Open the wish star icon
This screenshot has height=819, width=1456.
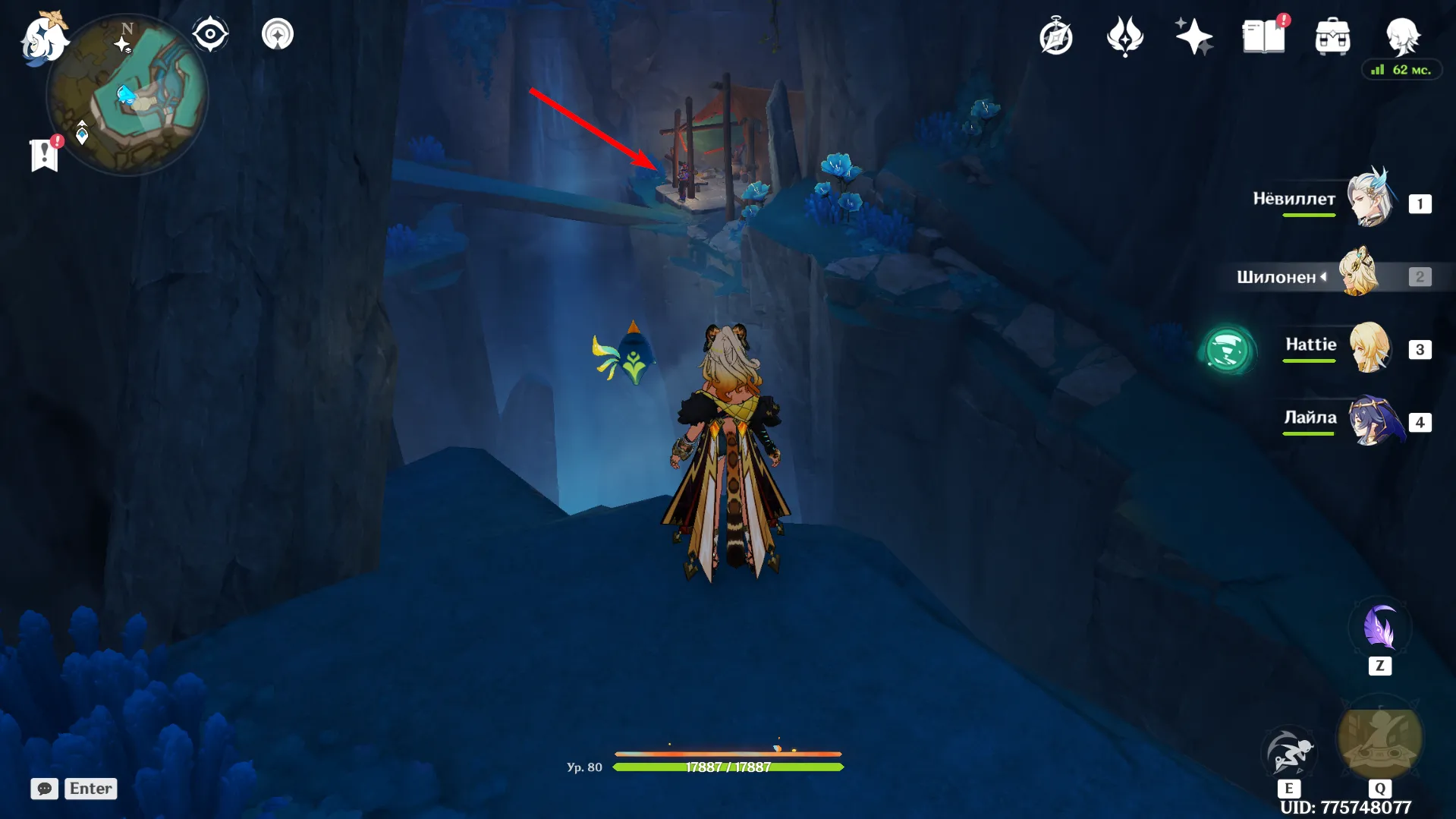[1193, 36]
